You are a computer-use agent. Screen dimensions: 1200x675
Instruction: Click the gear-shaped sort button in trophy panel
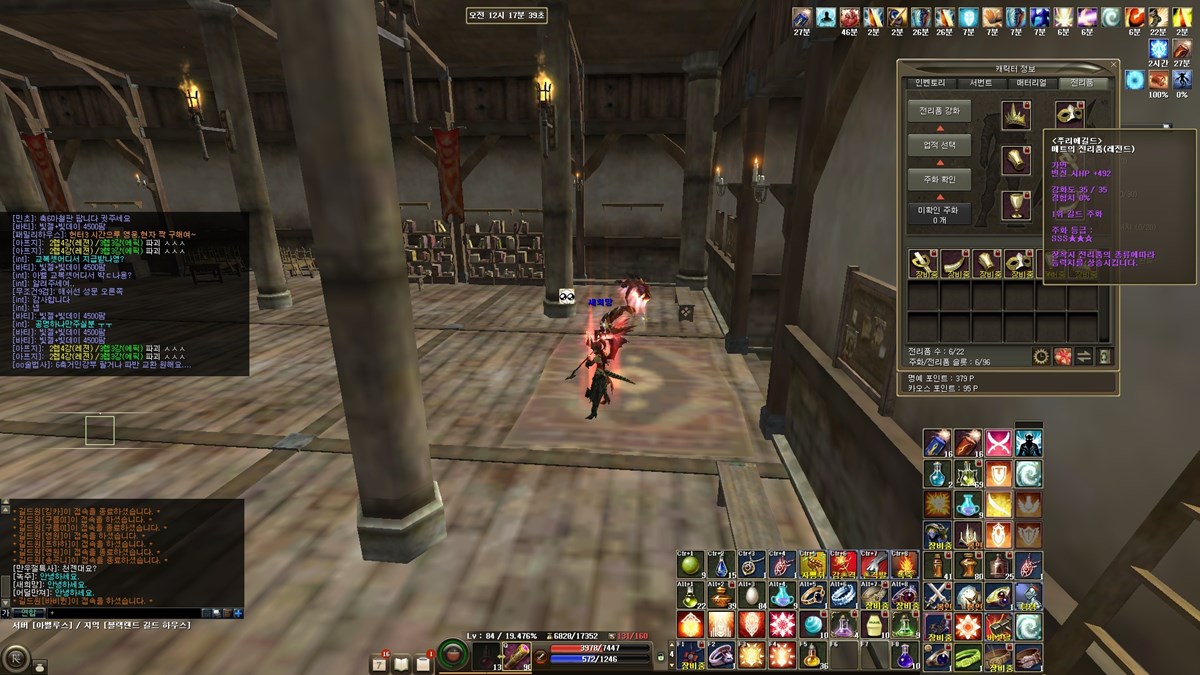(1041, 357)
